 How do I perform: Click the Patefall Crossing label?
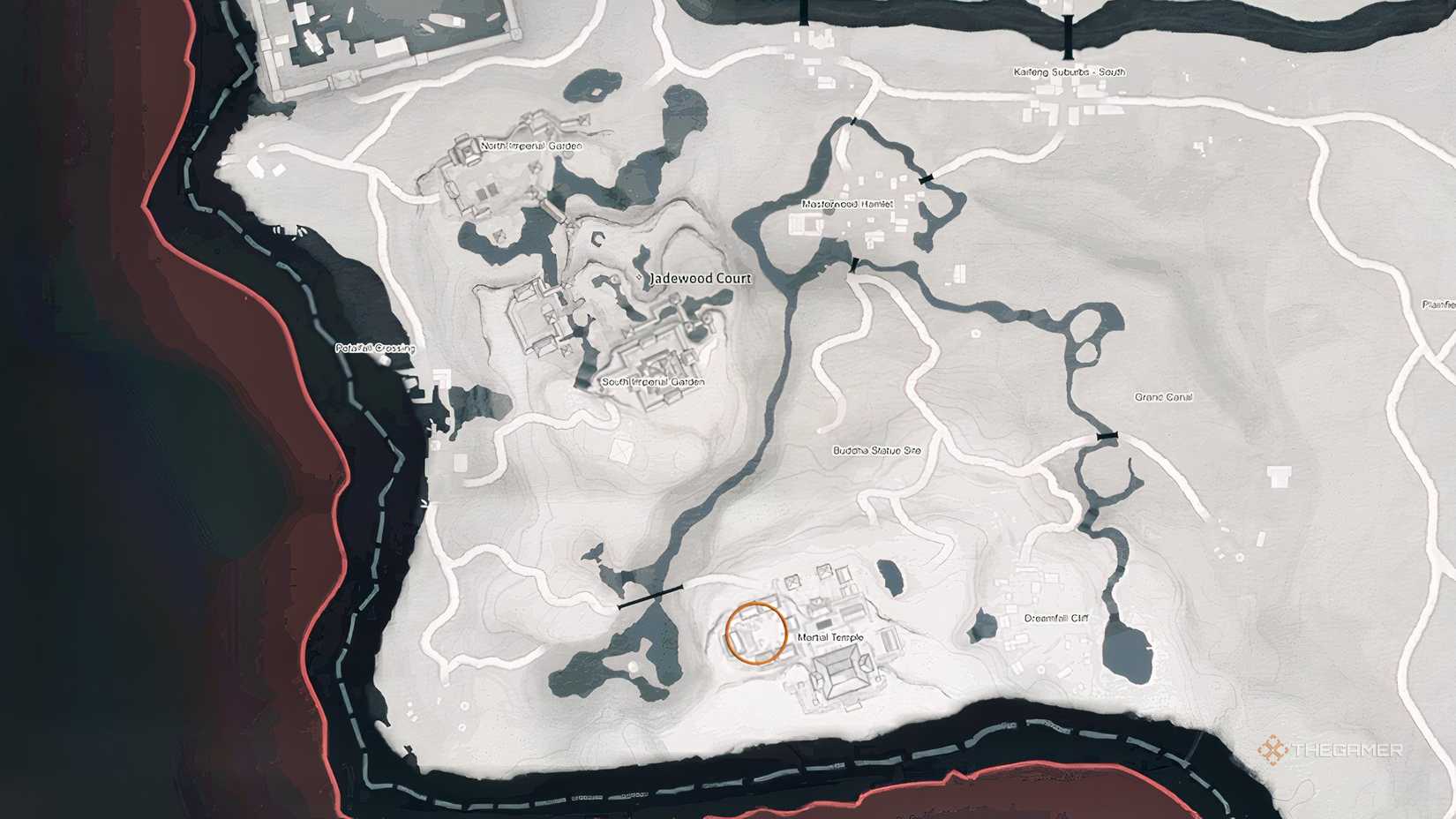pyautogui.click(x=378, y=349)
